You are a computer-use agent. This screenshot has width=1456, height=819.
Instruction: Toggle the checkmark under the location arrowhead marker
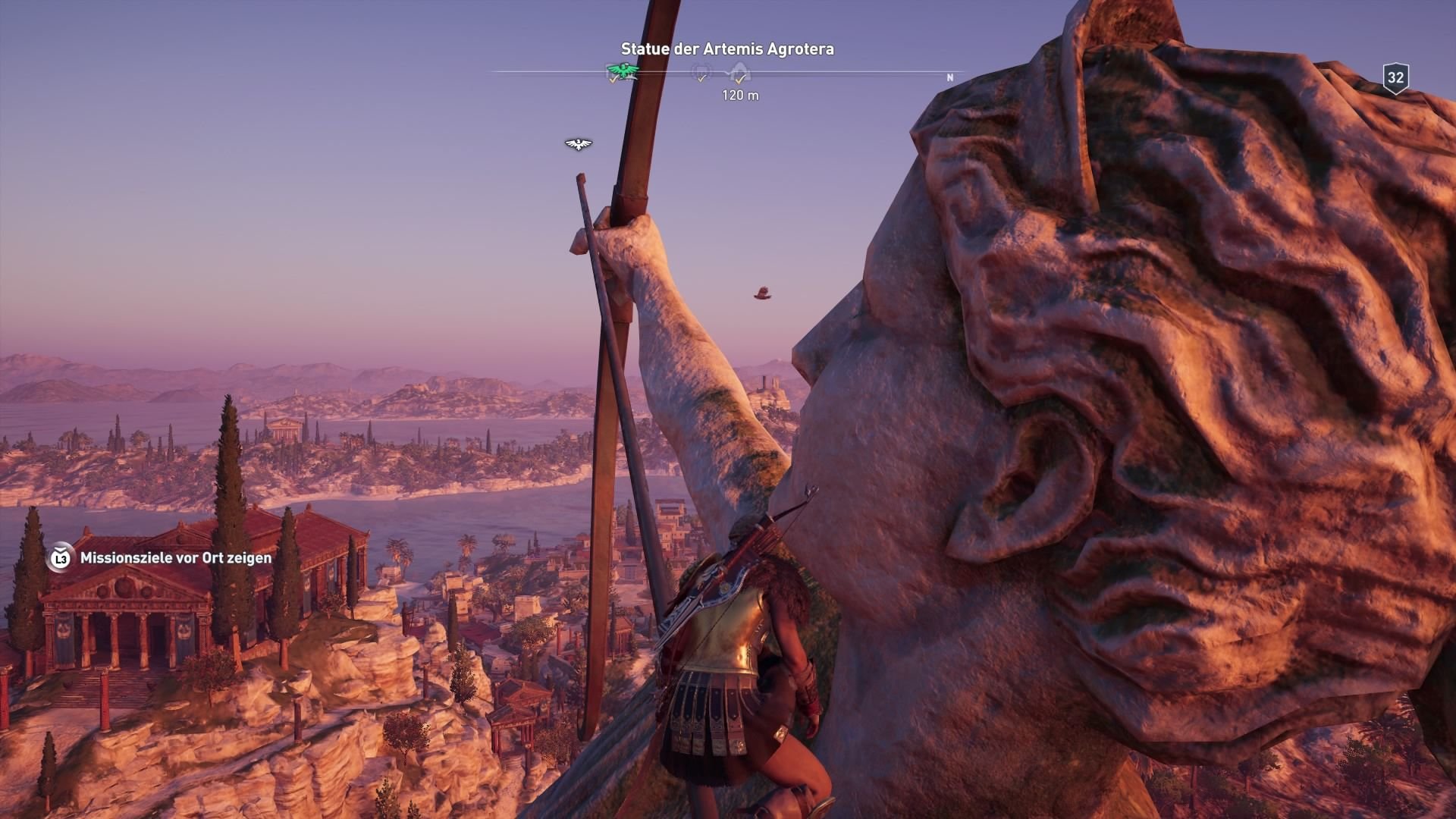coord(740,80)
